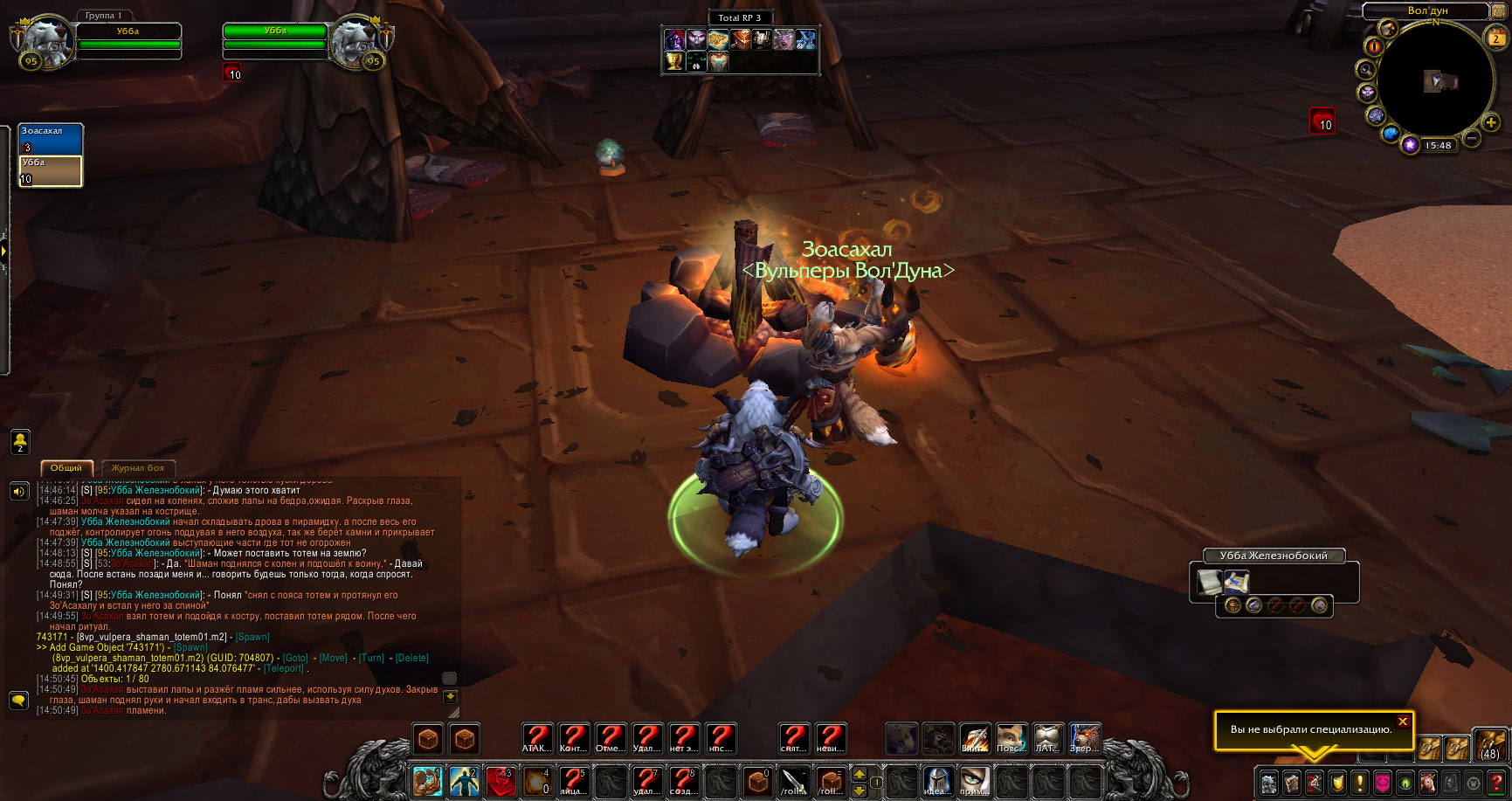Screen dimensions: 1512x801
Task: Zoom in the minimap with plus button
Action: coord(1491,123)
